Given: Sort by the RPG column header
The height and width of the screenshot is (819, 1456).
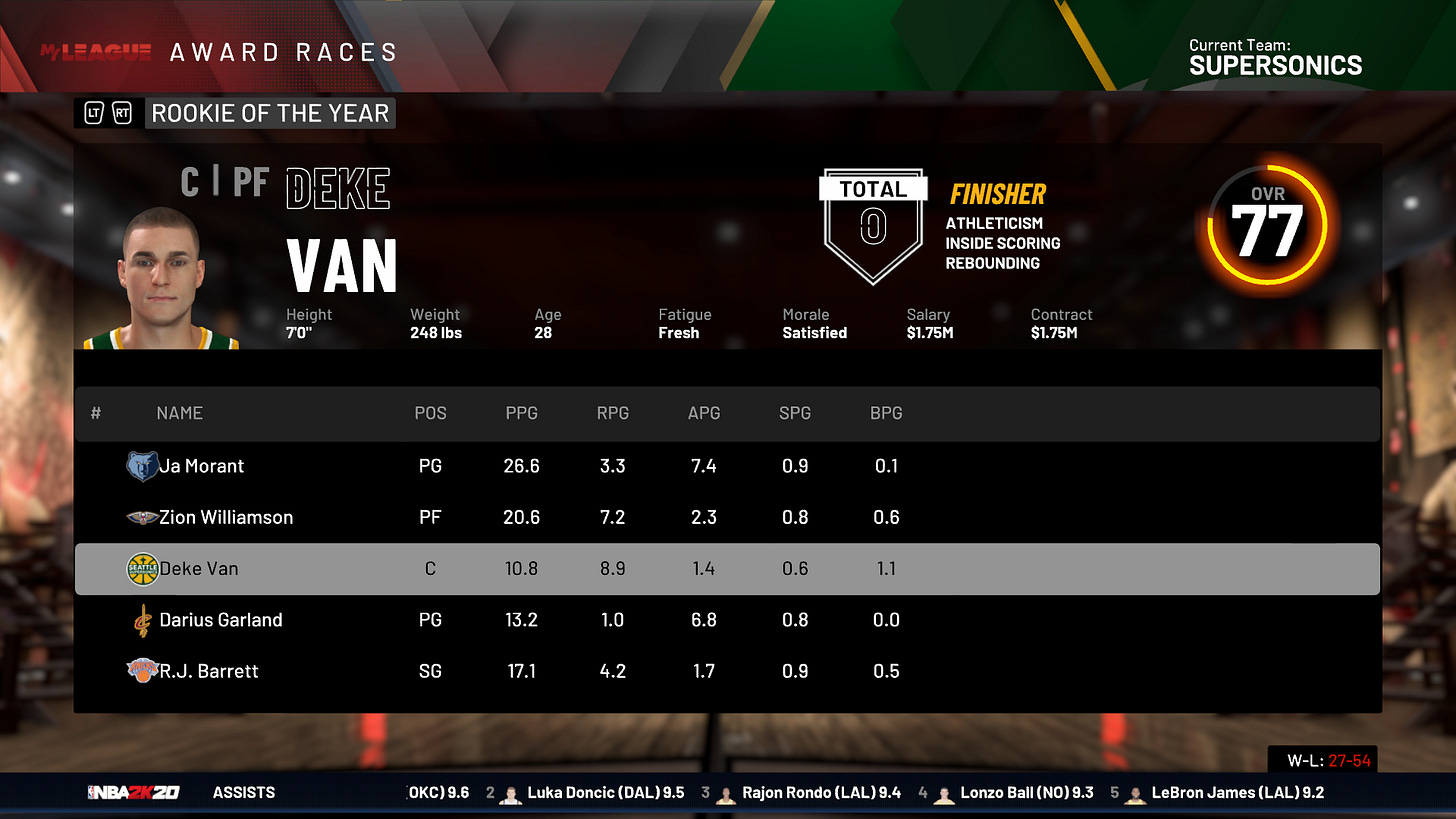Looking at the screenshot, I should coord(613,413).
